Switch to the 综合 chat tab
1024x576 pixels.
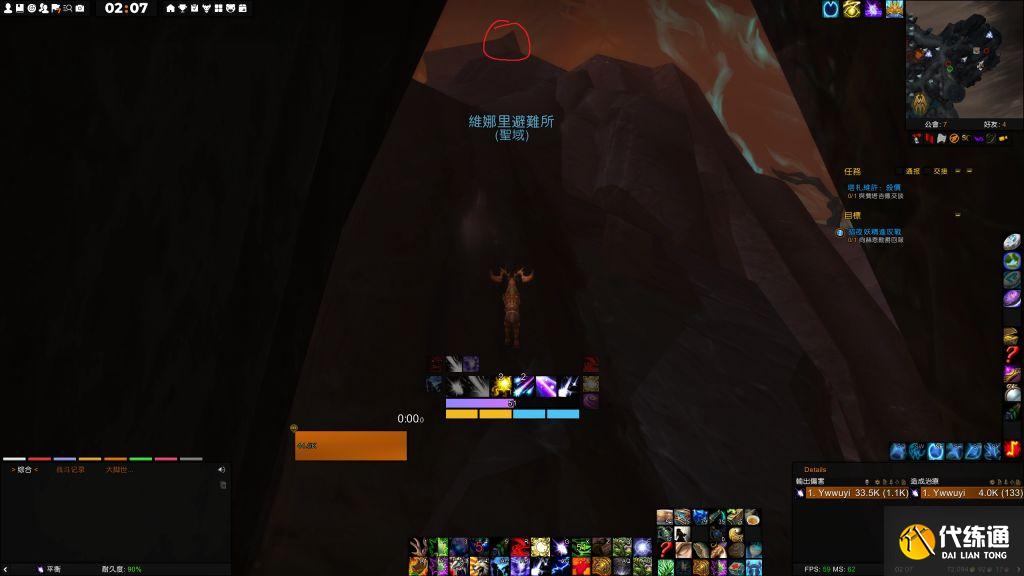coord(24,469)
